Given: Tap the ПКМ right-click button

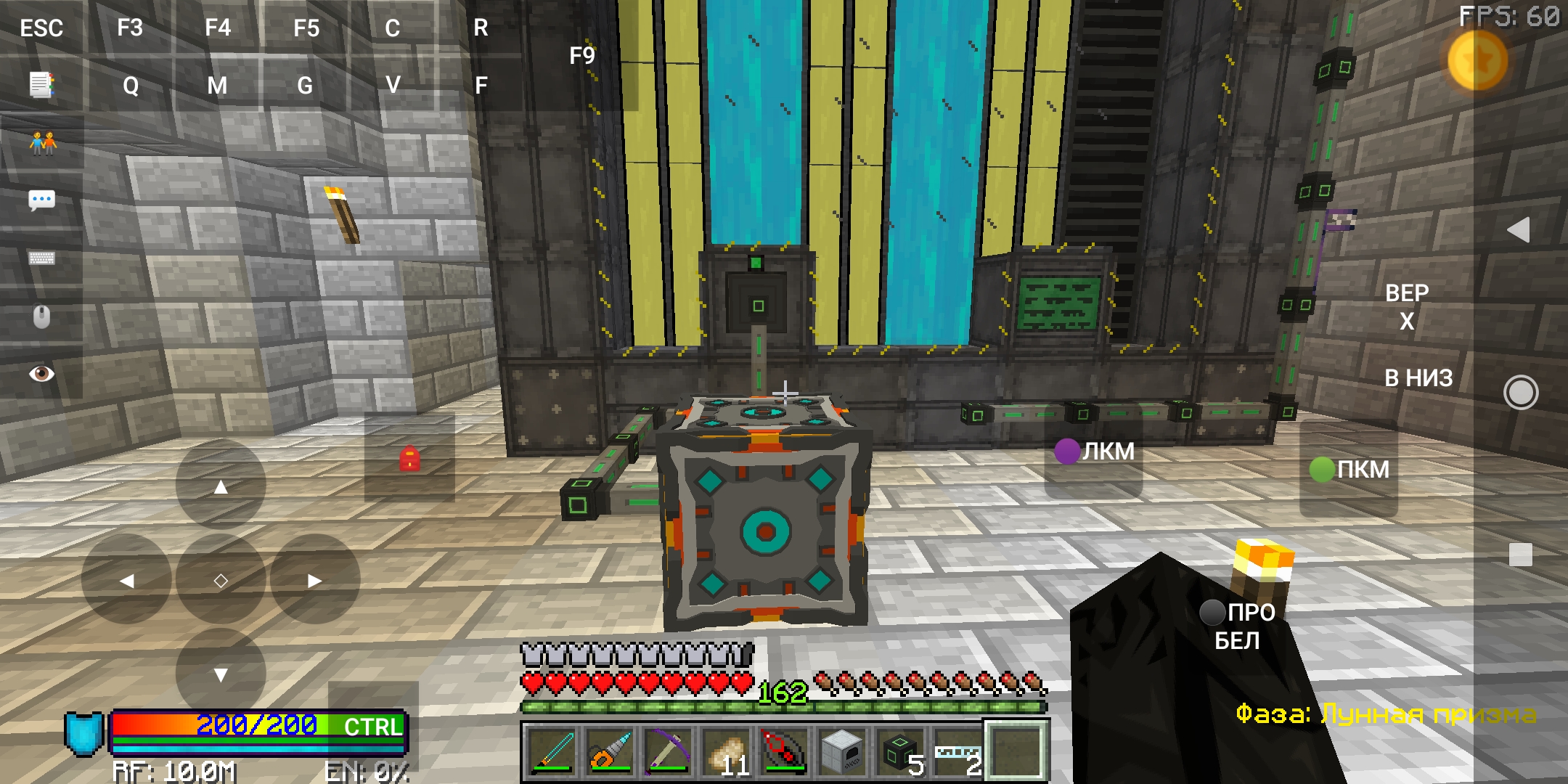Looking at the screenshot, I should coord(1350,469).
